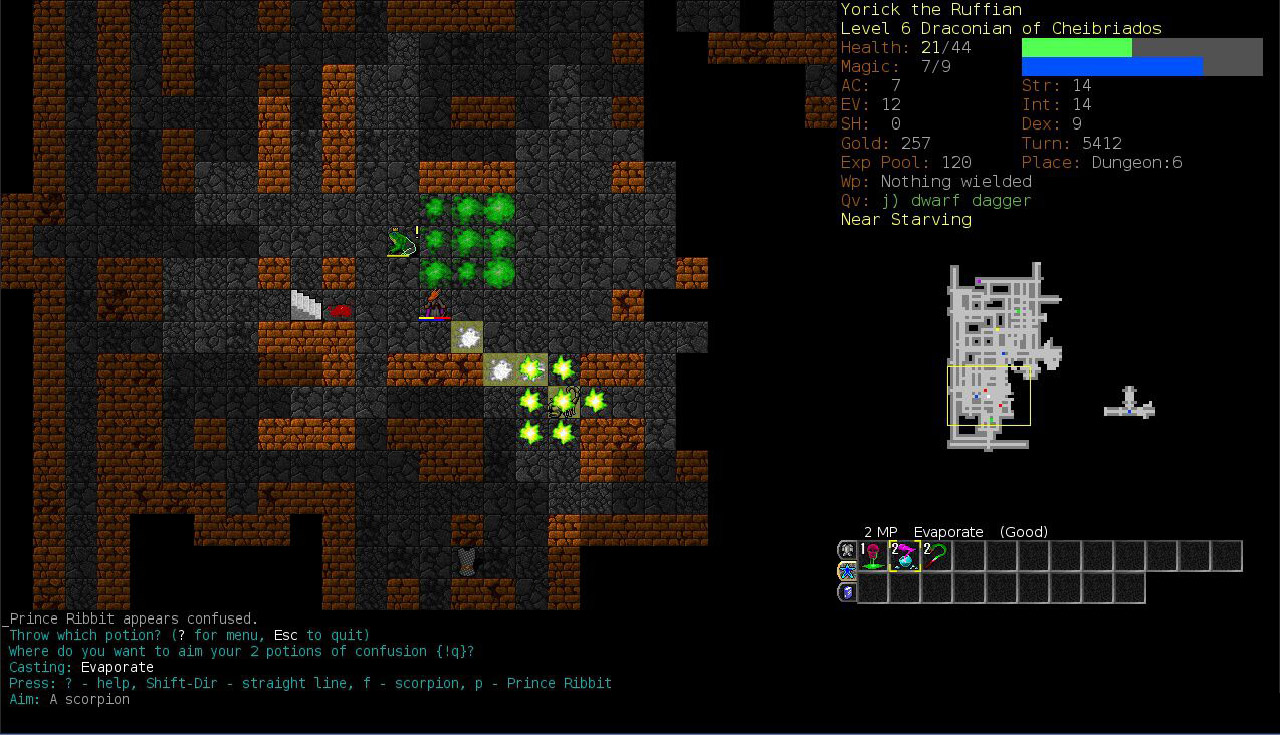Open the blue star spells tab
This screenshot has width=1280, height=735.
[x=846, y=571]
